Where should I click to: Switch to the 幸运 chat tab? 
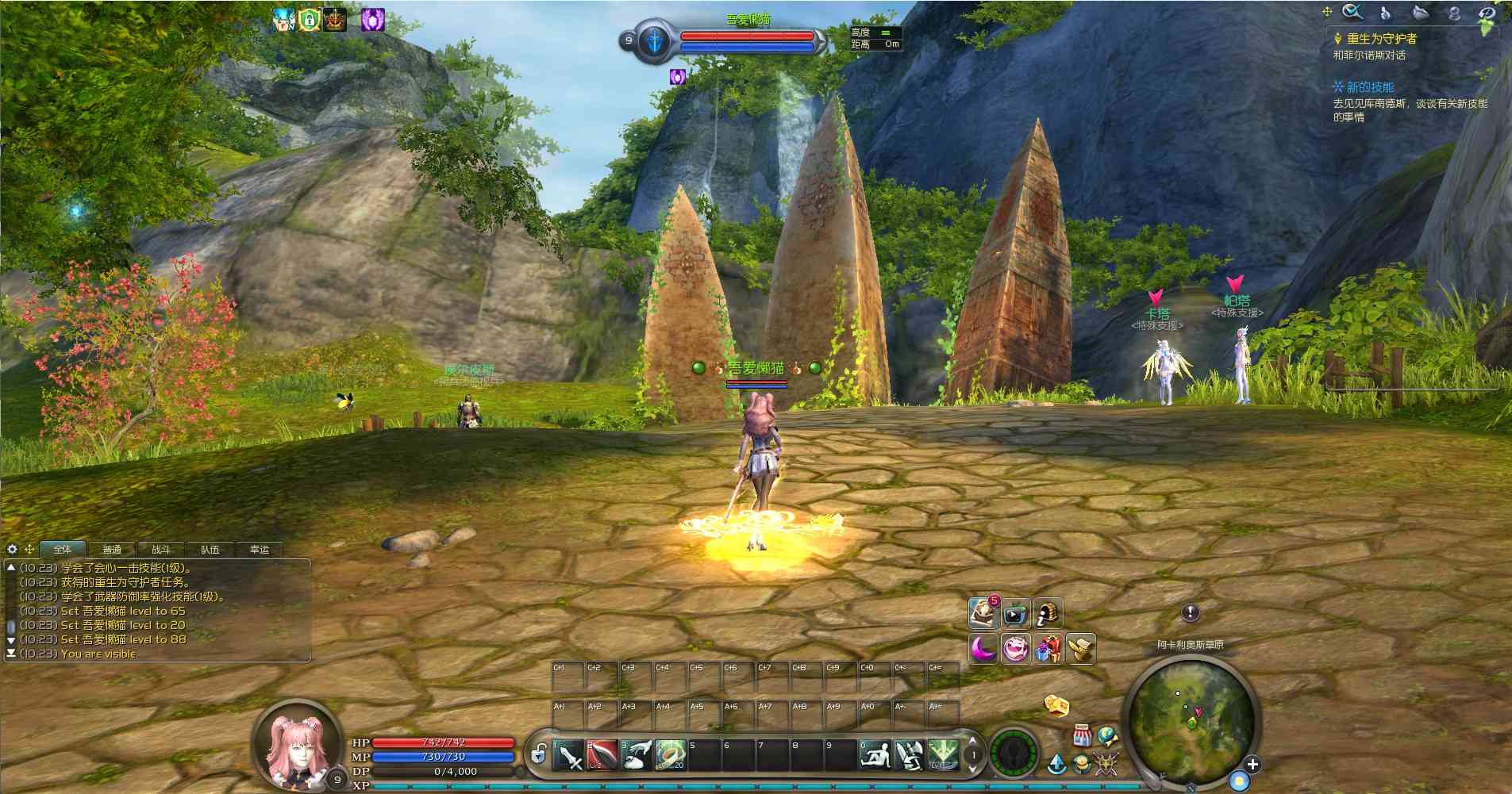pos(260,549)
